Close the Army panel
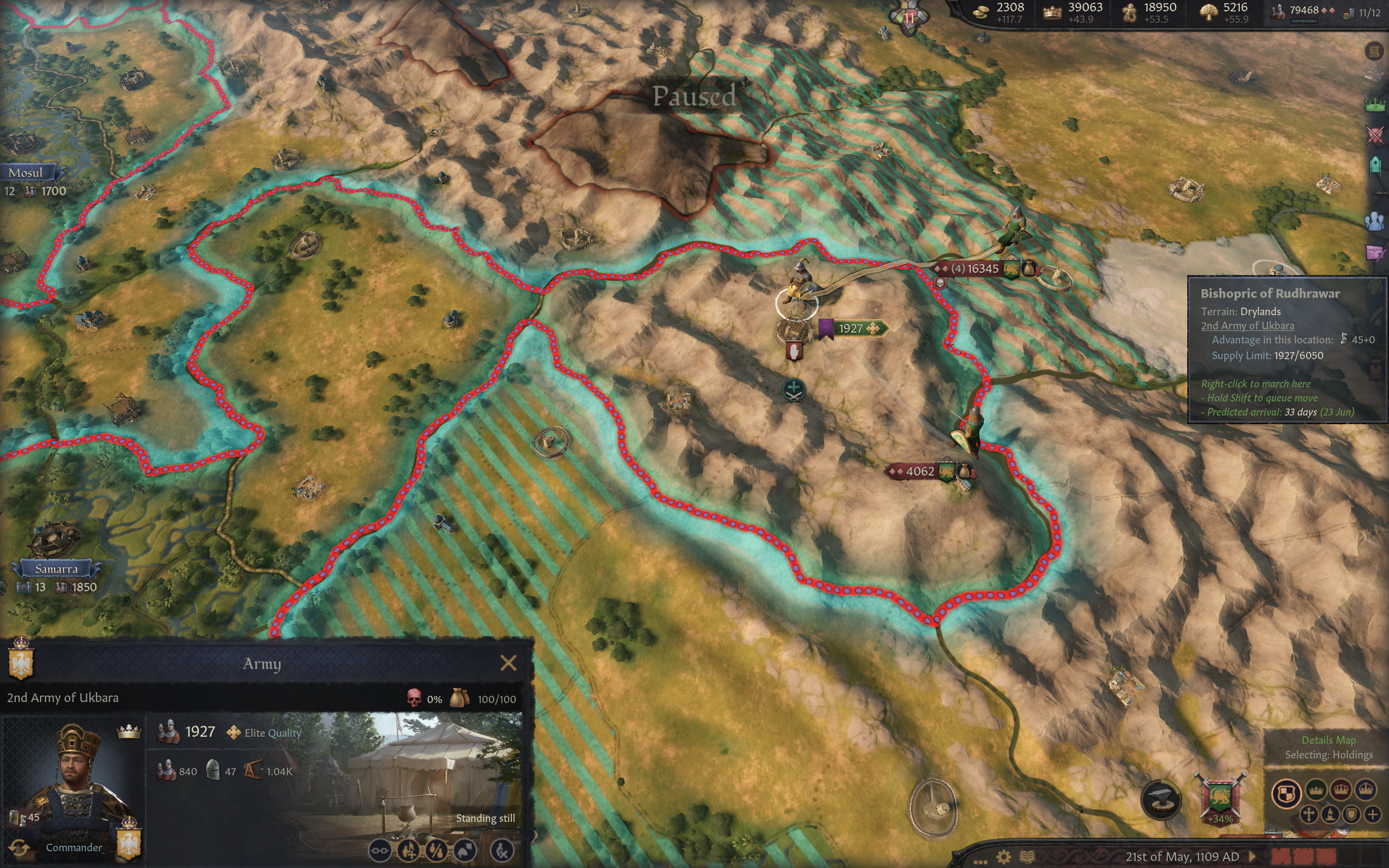Screen dimensions: 1389x868 (x=508, y=663)
